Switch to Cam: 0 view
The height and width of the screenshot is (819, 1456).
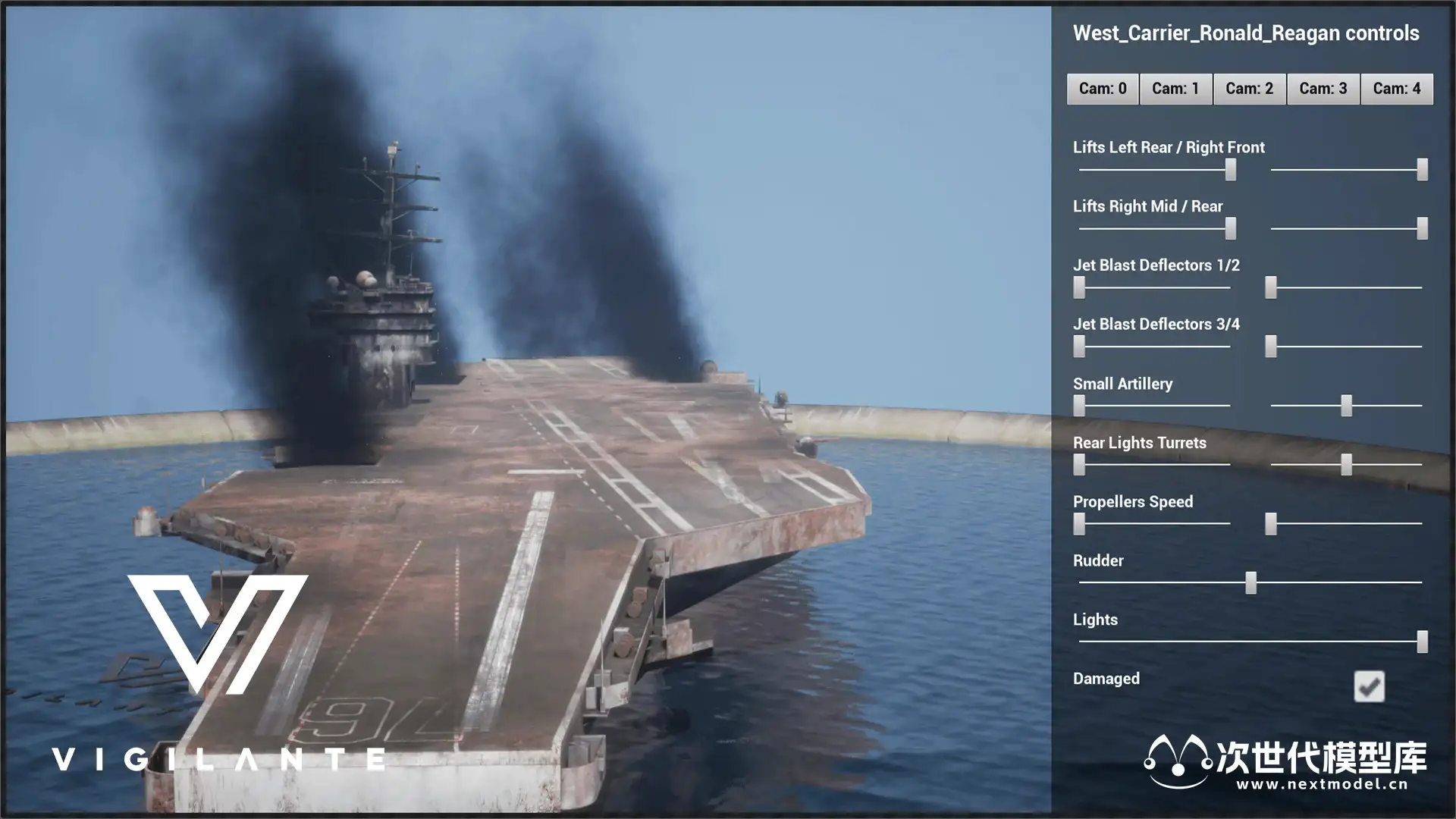(x=1102, y=89)
